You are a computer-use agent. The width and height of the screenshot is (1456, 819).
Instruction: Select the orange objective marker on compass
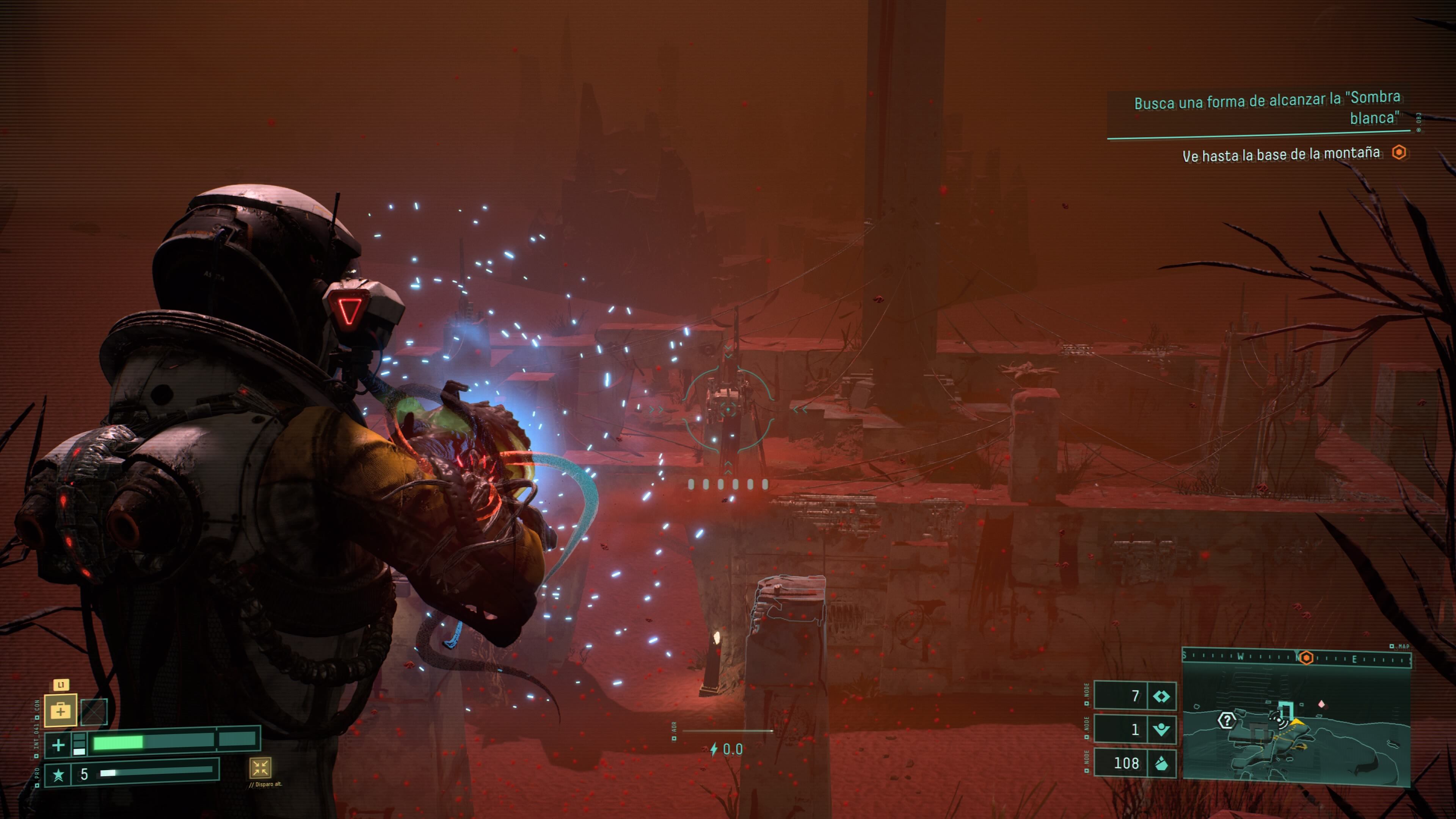(1306, 658)
